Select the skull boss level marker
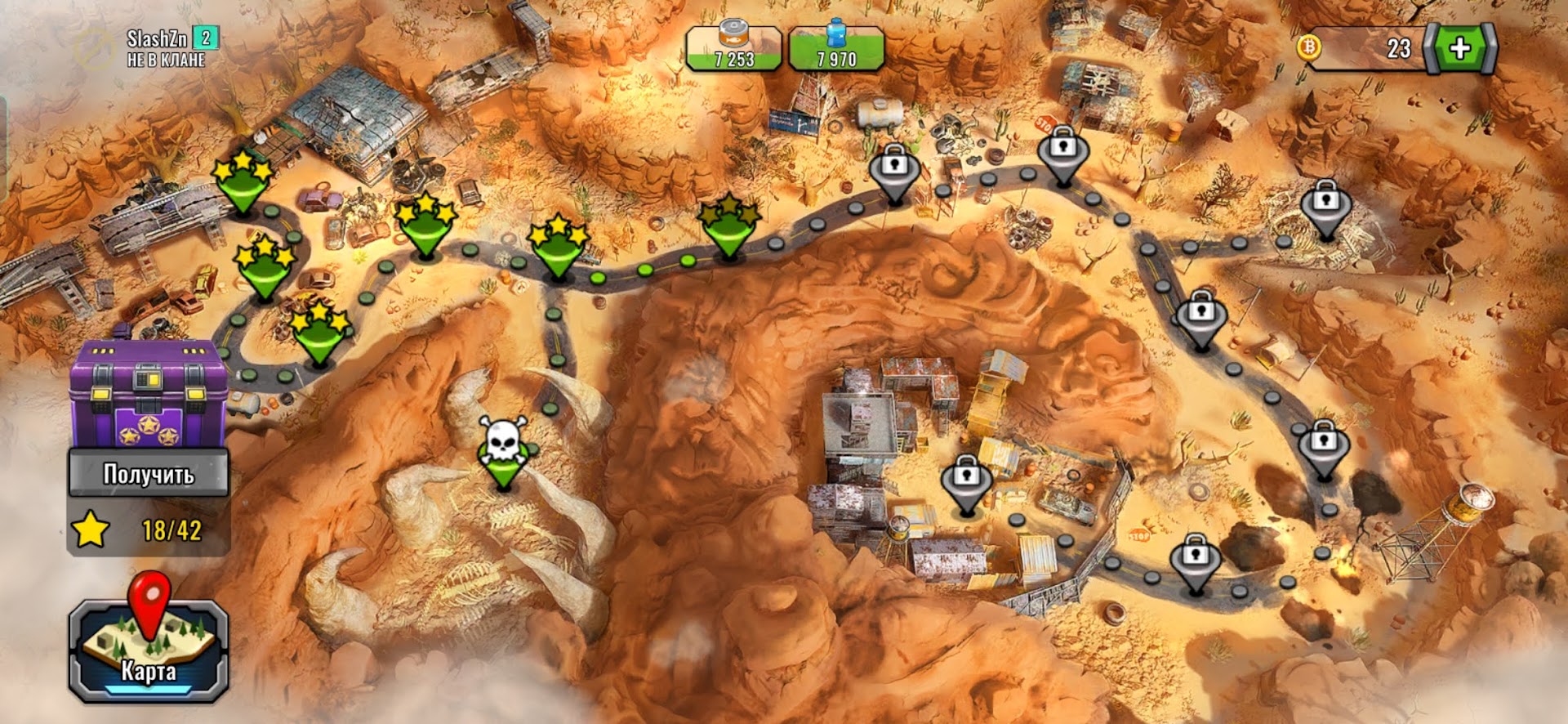This screenshot has height=724, width=1568. [504, 451]
